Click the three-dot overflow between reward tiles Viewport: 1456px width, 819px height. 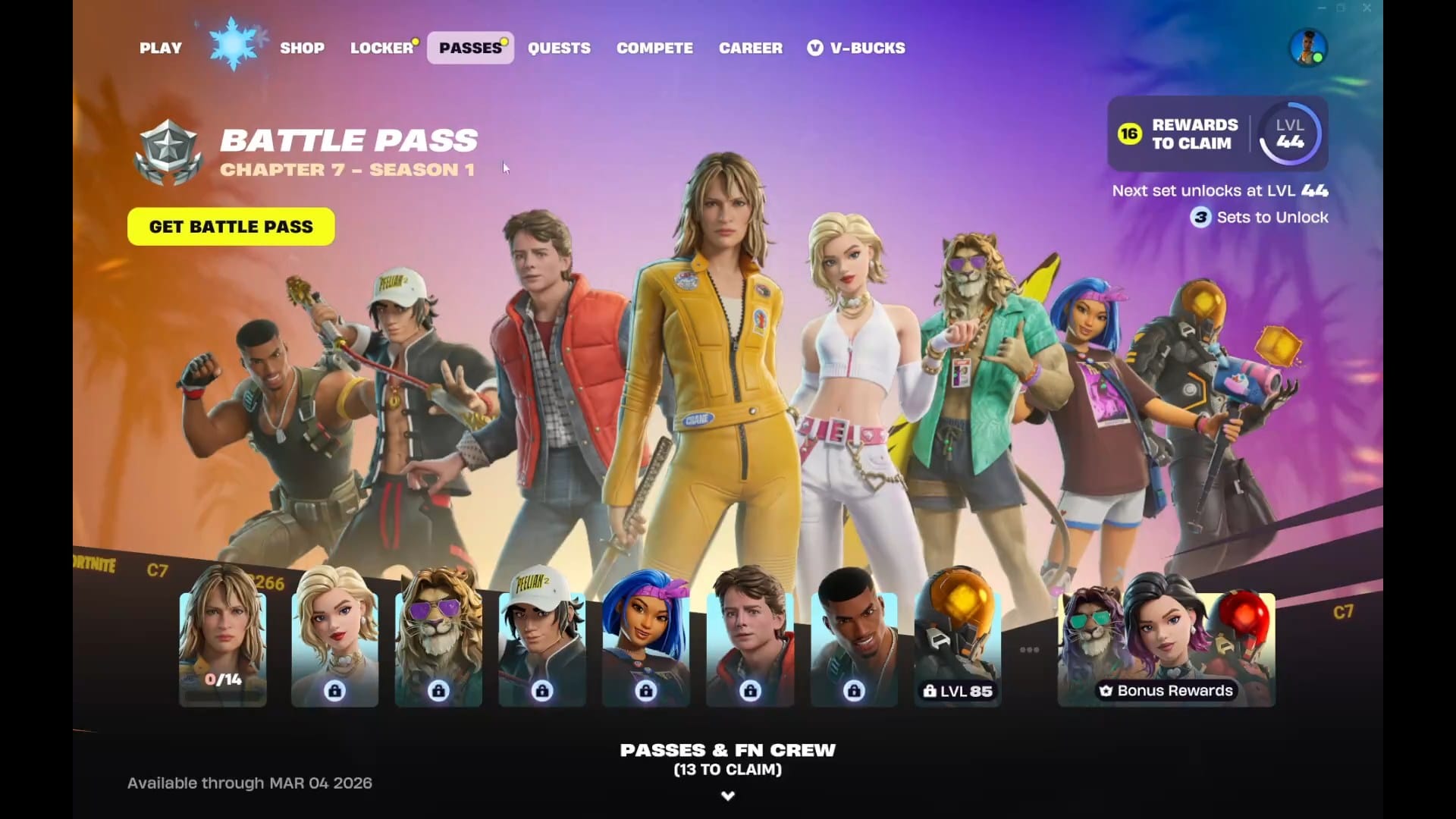pyautogui.click(x=1029, y=648)
